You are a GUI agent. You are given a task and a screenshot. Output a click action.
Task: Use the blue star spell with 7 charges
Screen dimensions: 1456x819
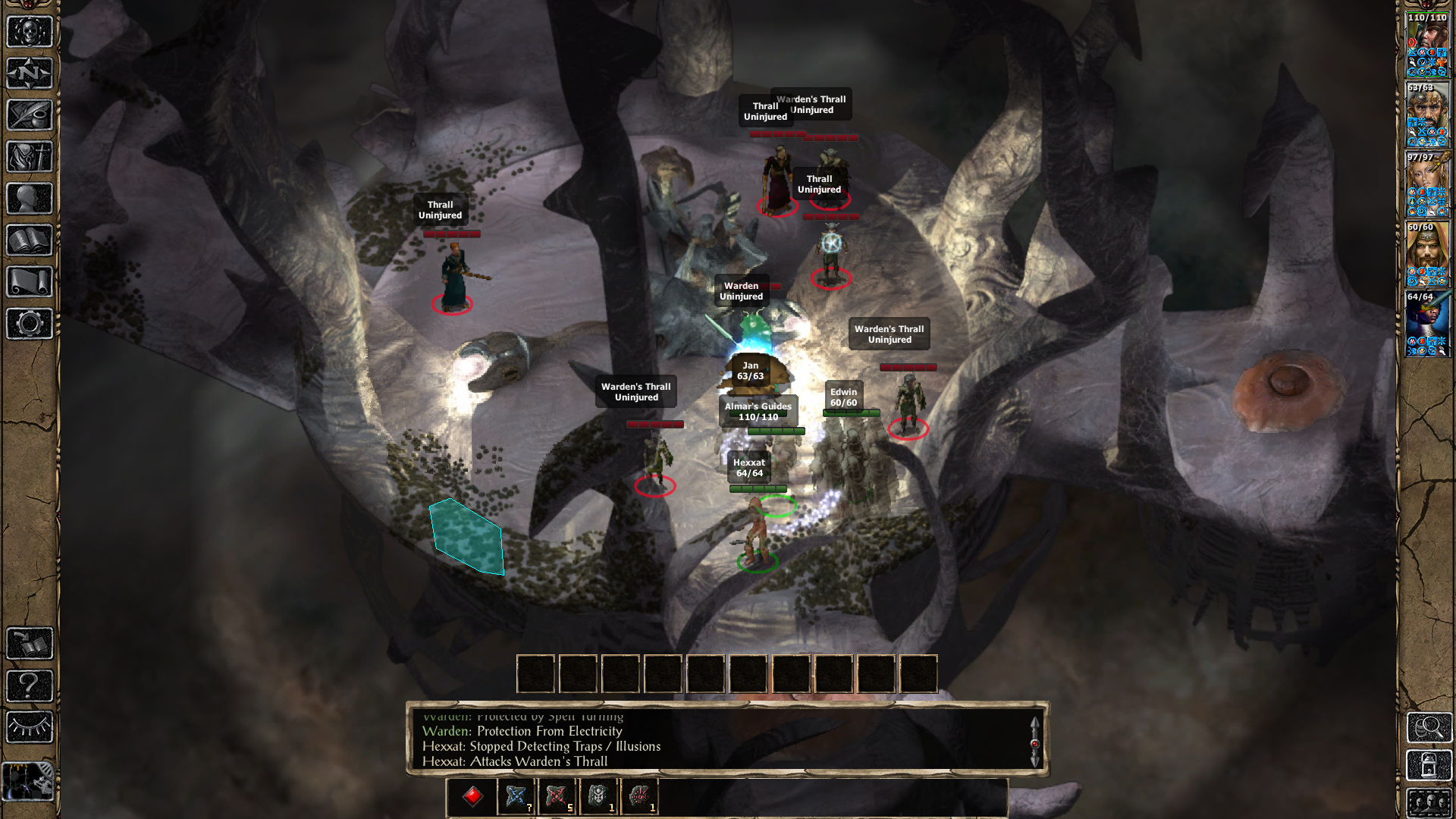click(x=516, y=796)
